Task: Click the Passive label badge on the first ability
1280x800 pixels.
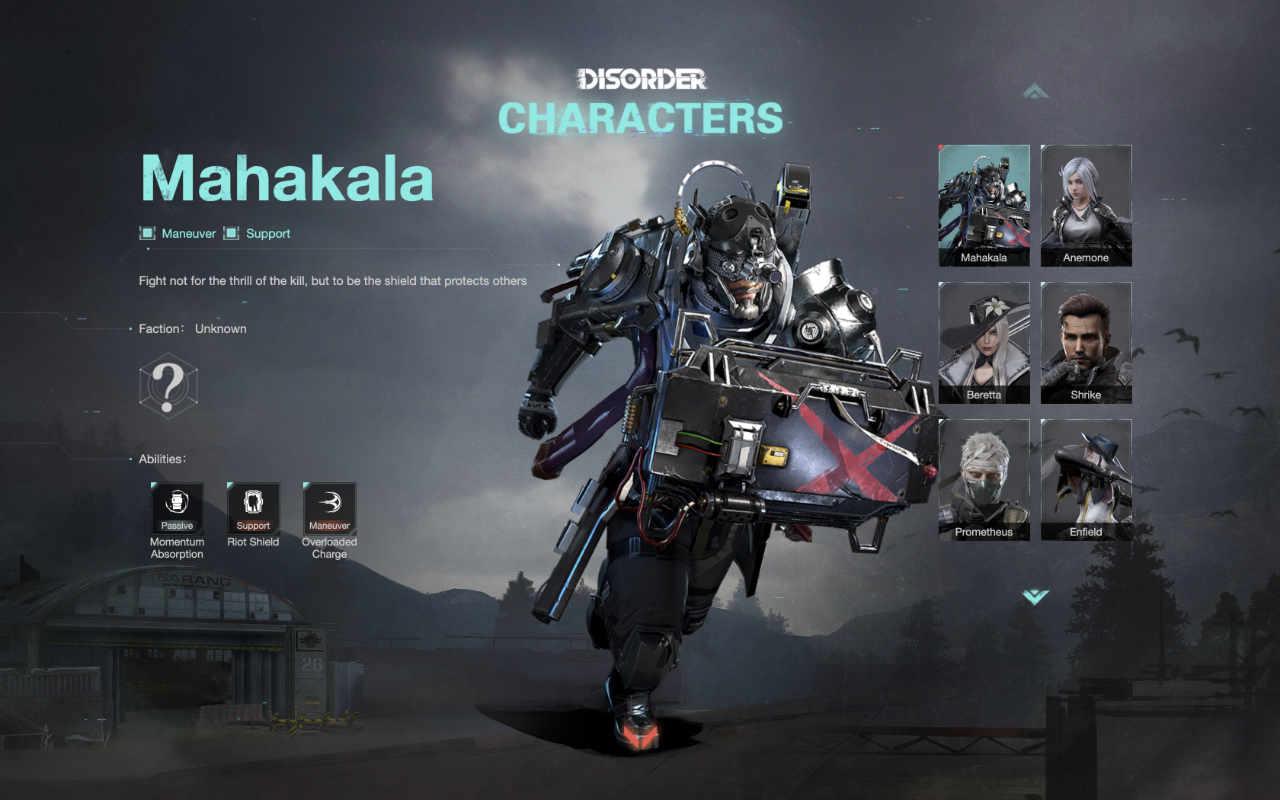Action: click(x=177, y=524)
